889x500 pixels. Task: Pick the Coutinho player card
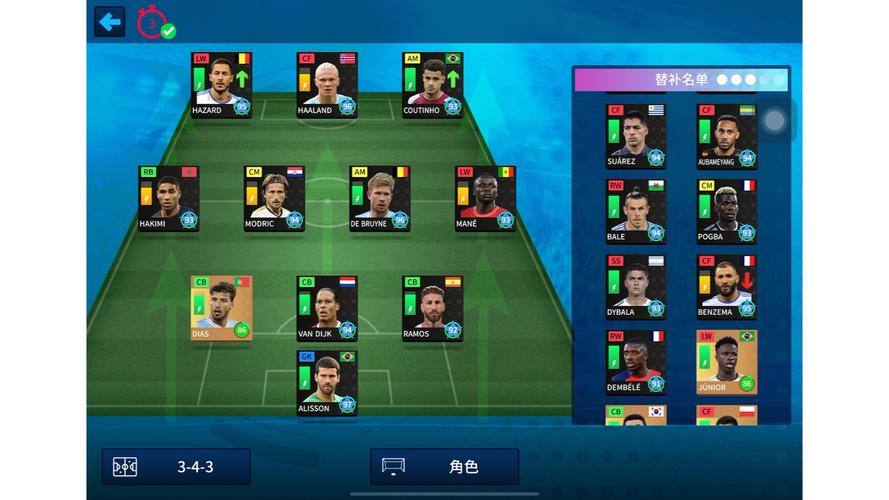click(432, 85)
